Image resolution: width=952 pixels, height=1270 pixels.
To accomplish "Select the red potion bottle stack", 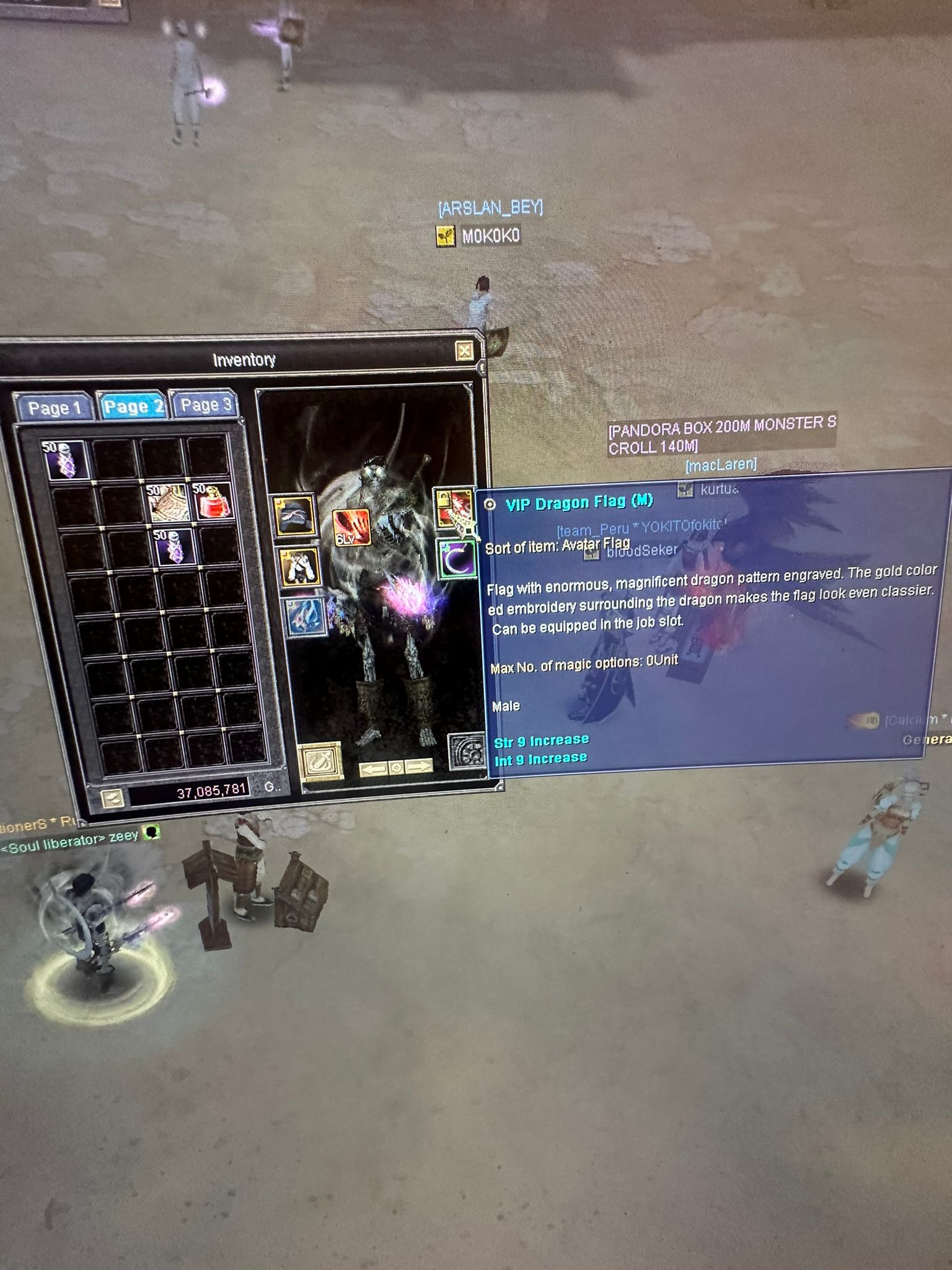I will (213, 501).
